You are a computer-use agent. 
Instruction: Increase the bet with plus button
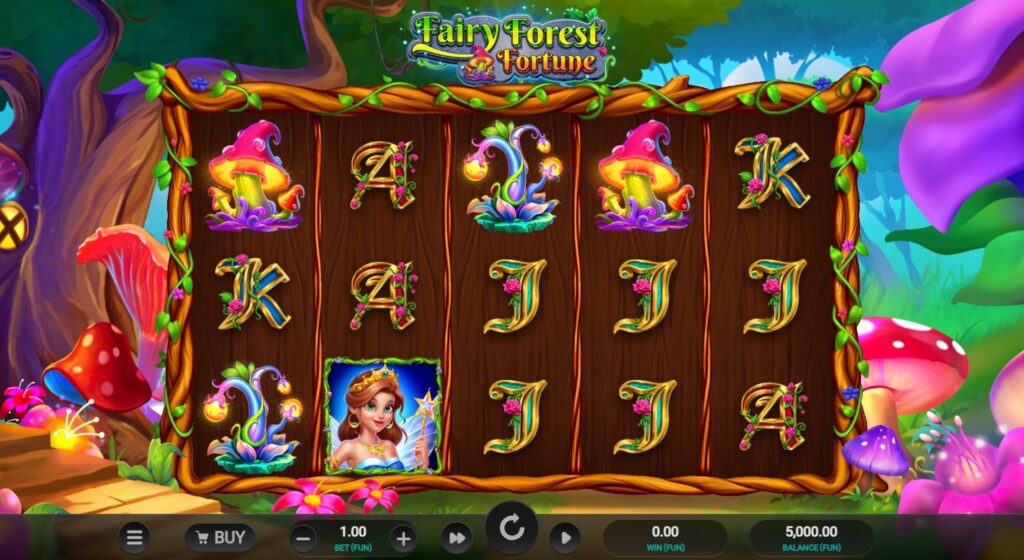(402, 538)
